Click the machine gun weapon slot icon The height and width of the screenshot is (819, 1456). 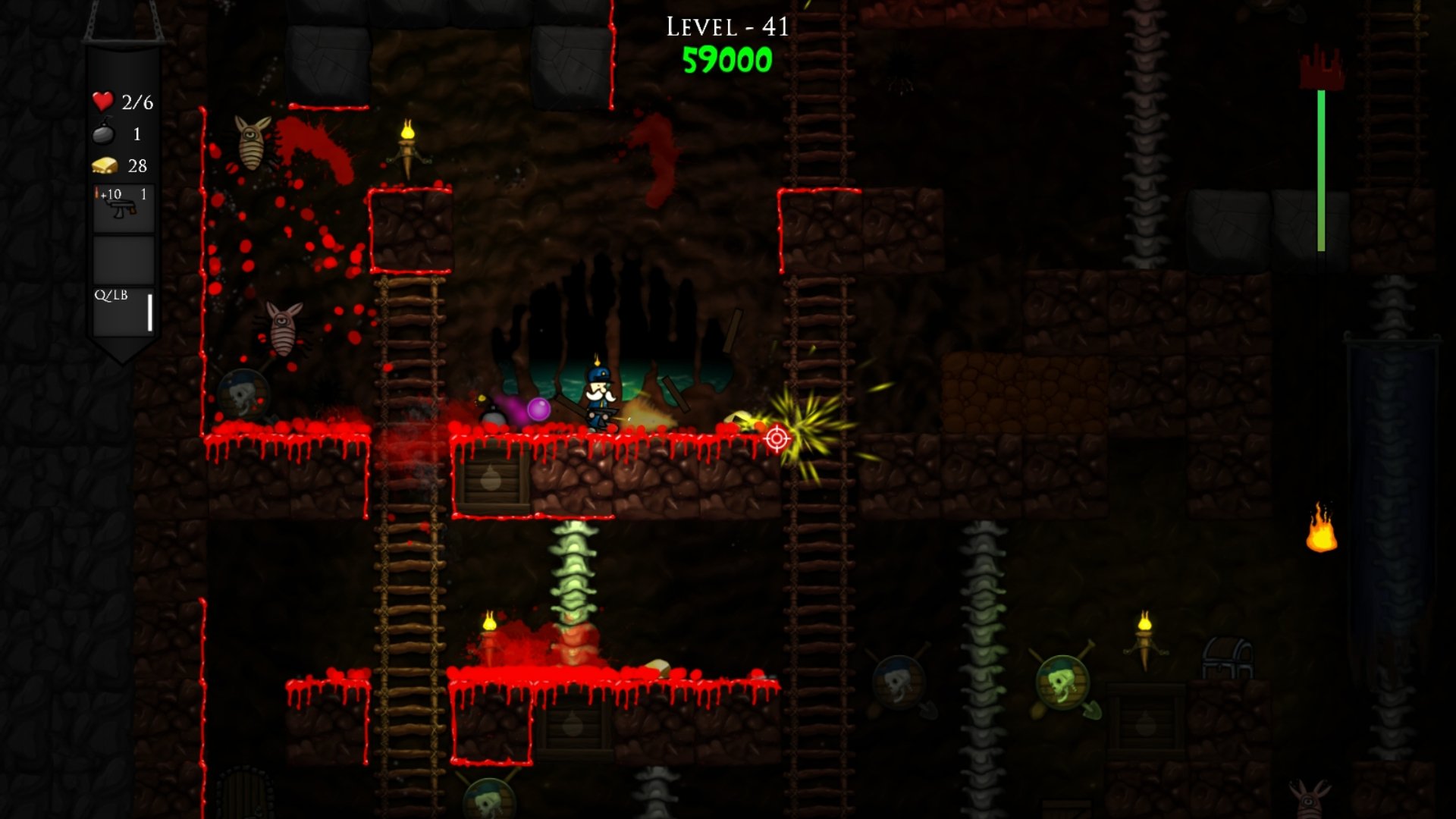click(121, 209)
